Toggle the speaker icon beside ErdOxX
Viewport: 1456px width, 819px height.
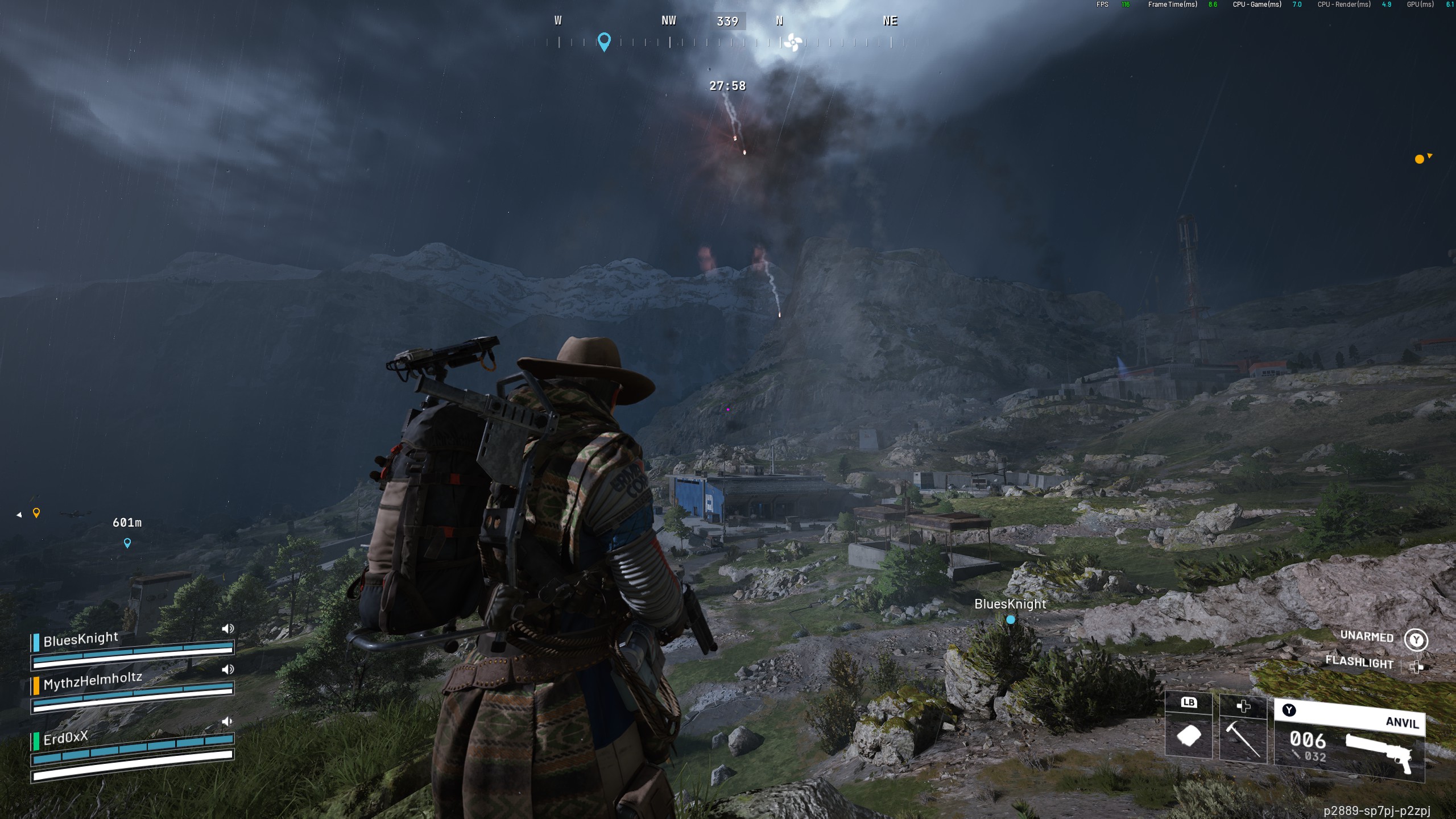pos(227,722)
